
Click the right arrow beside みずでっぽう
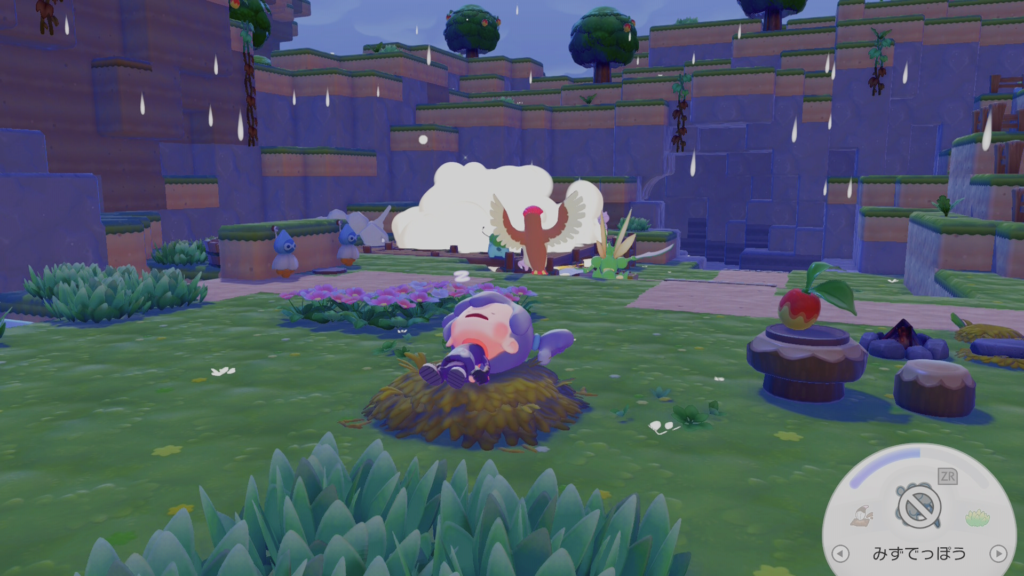[x=997, y=553]
